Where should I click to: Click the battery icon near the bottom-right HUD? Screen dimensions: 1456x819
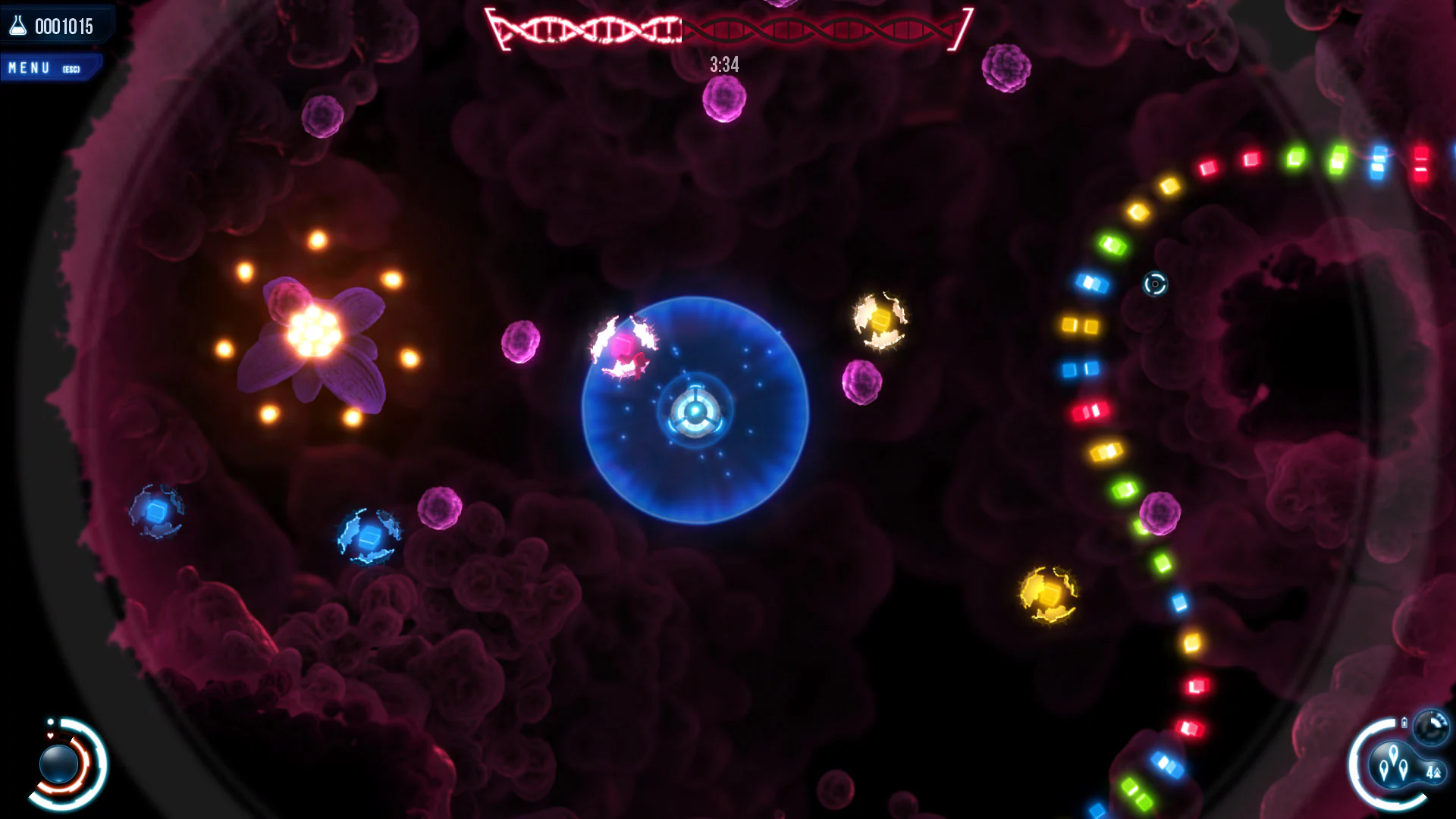pyautogui.click(x=1404, y=722)
